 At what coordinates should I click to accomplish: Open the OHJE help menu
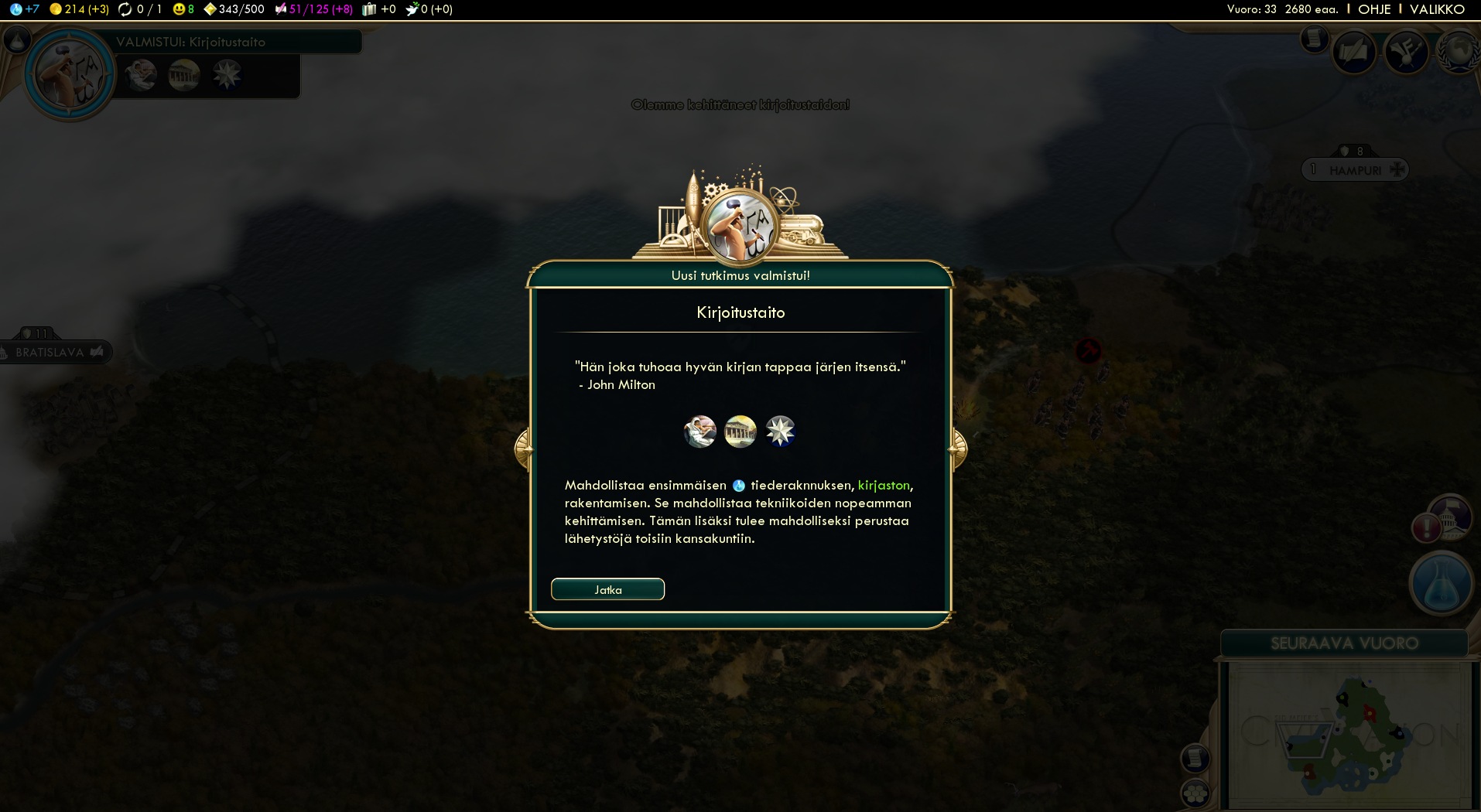coord(1374,9)
